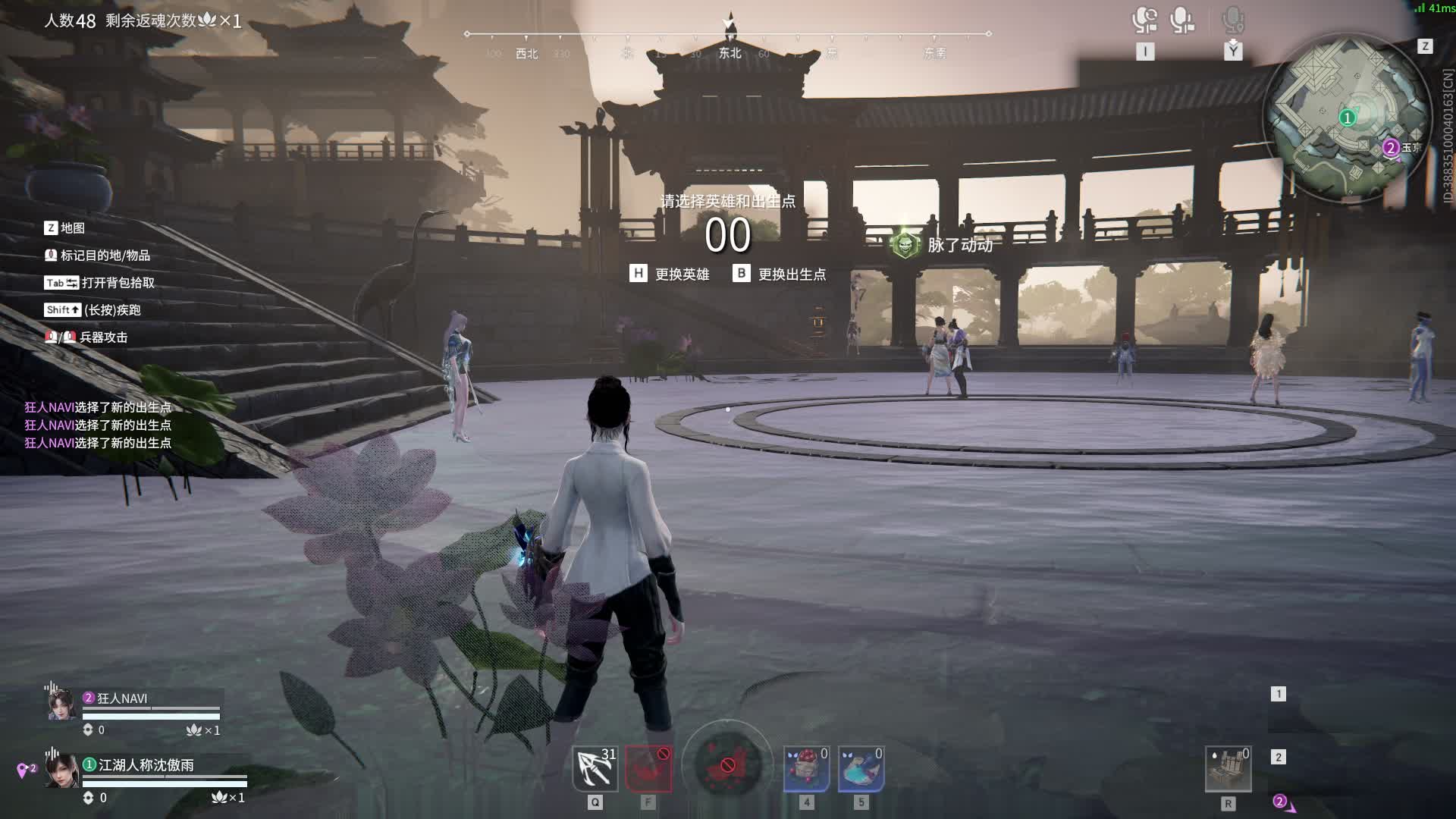The image size is (1456, 819).
Task: Choose the 更换出生点 change spawn option
Action: [x=780, y=274]
